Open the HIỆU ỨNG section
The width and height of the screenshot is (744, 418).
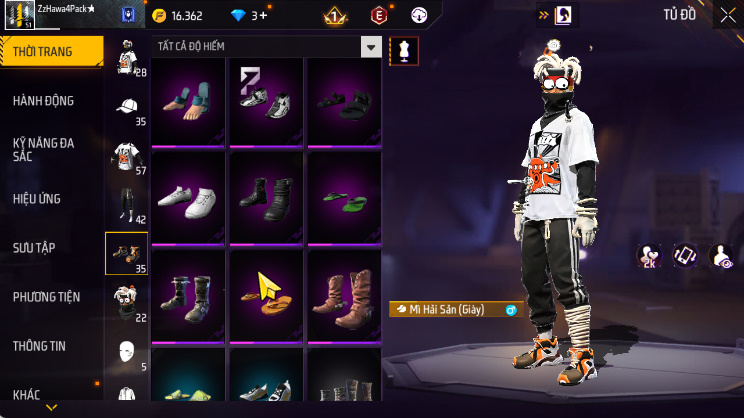point(38,198)
